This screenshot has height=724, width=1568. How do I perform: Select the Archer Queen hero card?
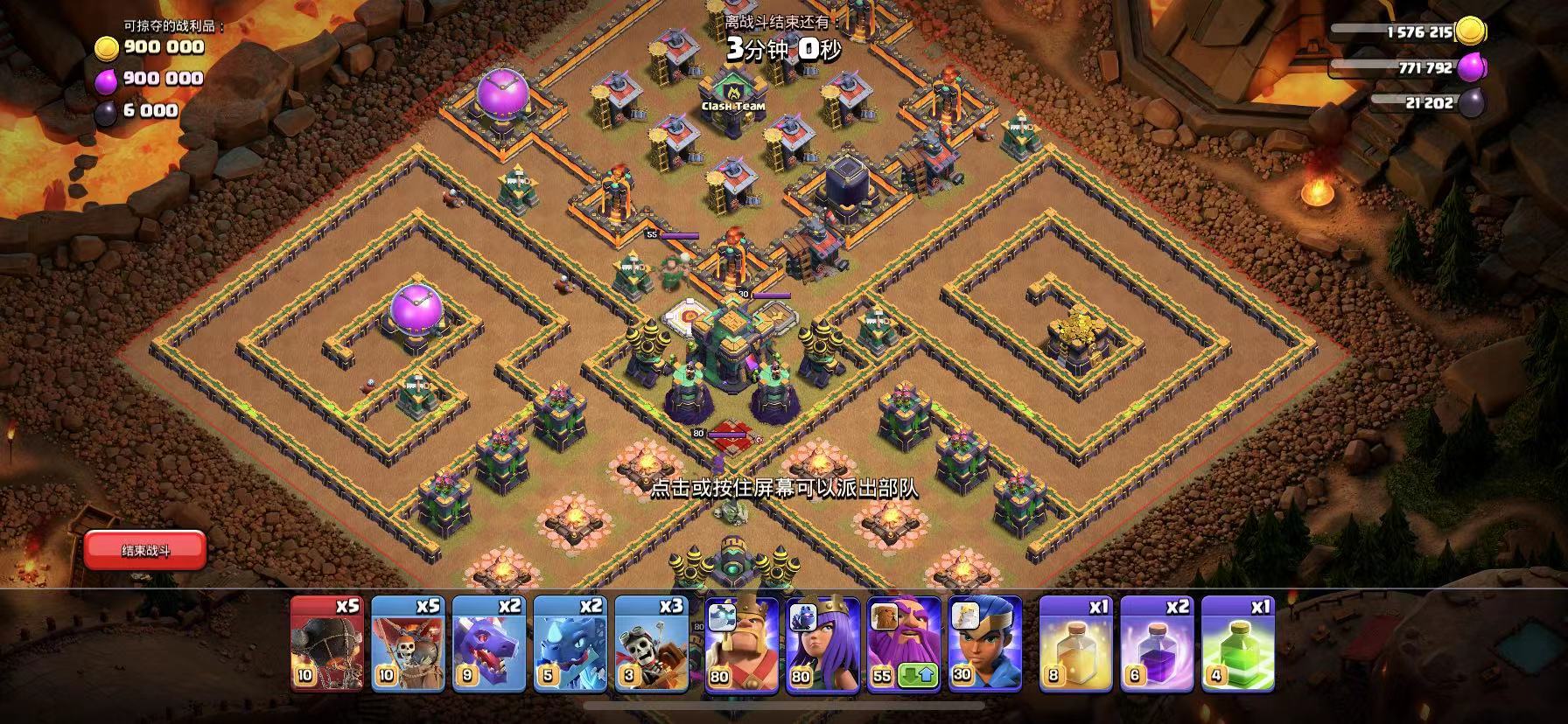[822, 644]
